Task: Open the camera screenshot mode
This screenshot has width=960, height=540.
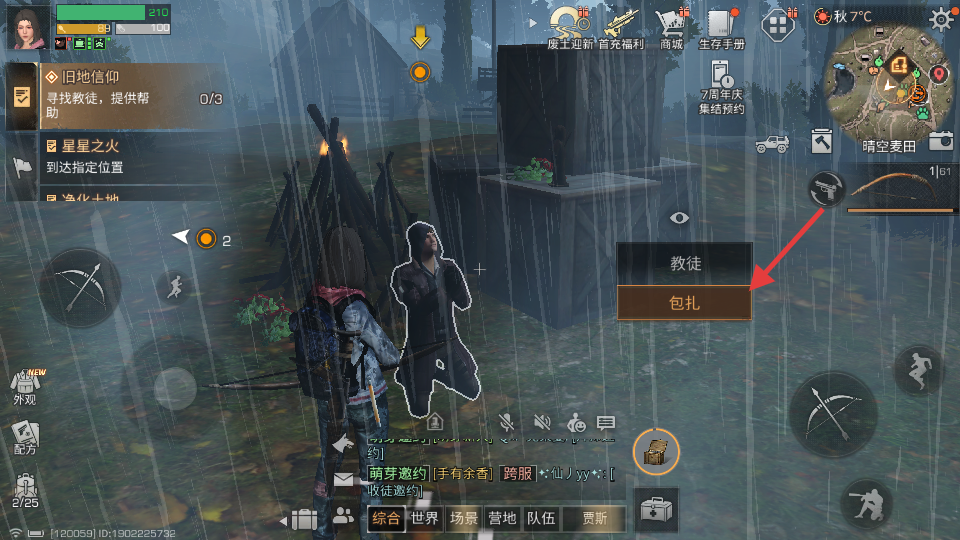Action: pos(940,141)
